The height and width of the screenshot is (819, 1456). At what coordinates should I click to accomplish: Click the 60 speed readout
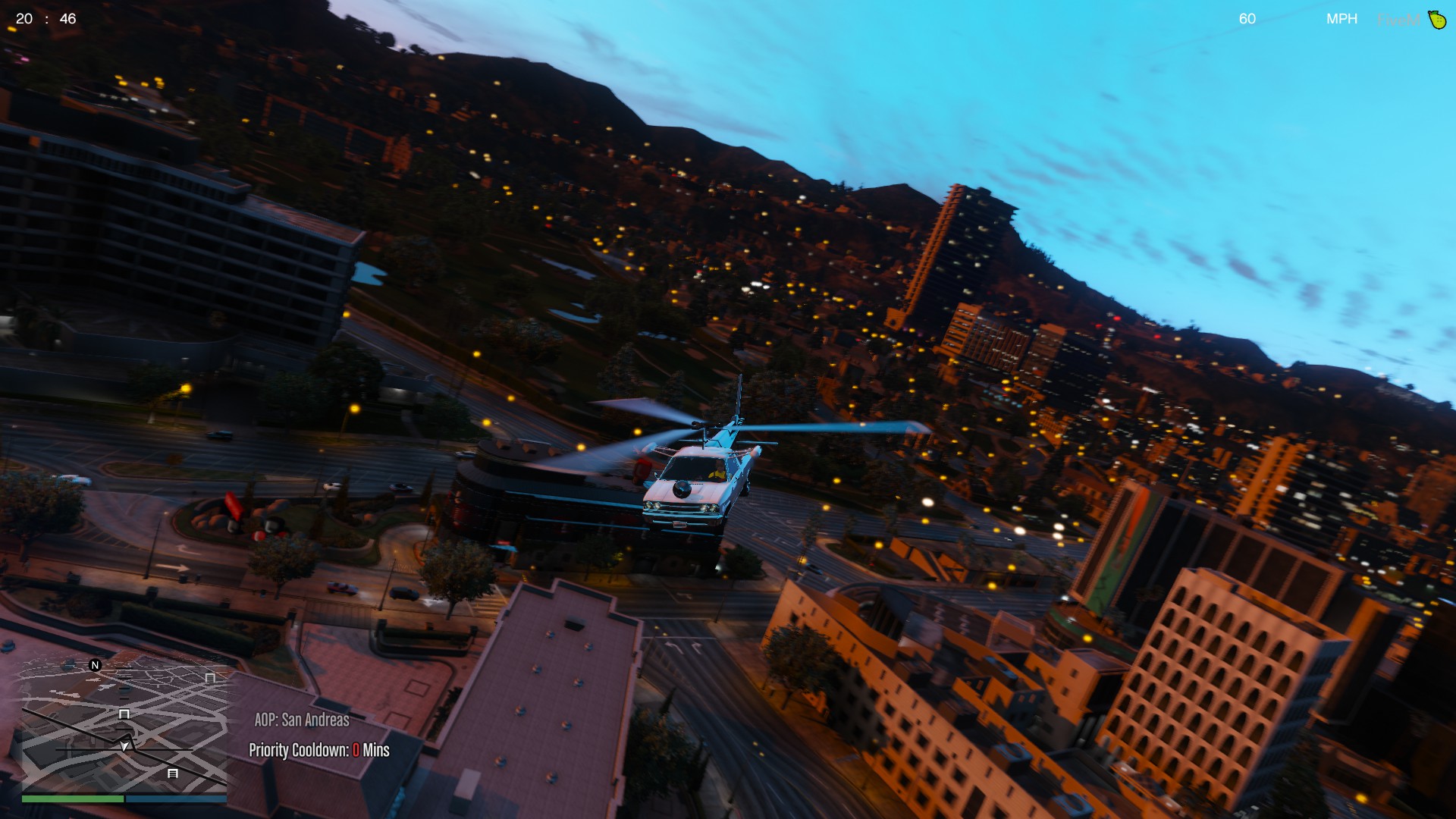[x=1247, y=19]
